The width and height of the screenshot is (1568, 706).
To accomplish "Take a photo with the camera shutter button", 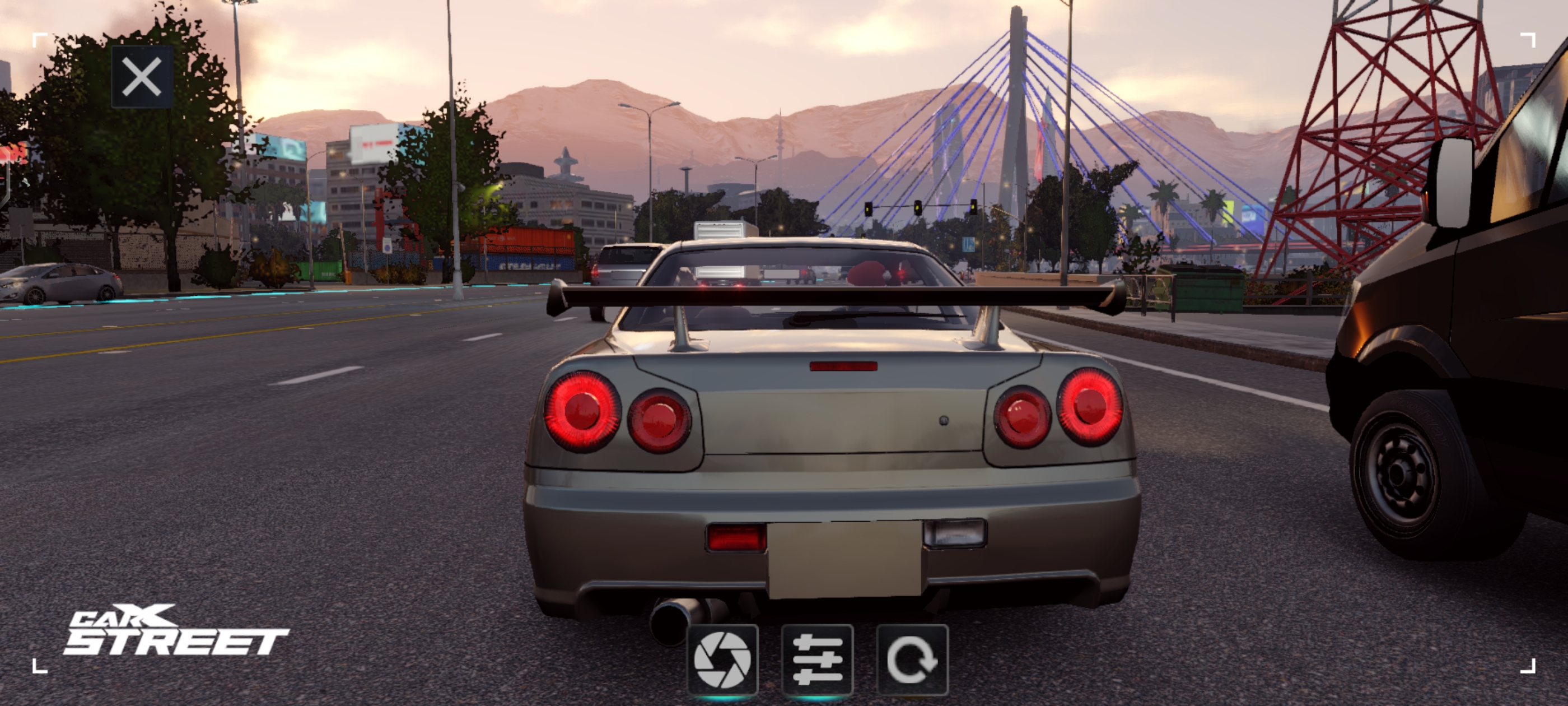I will [x=722, y=659].
